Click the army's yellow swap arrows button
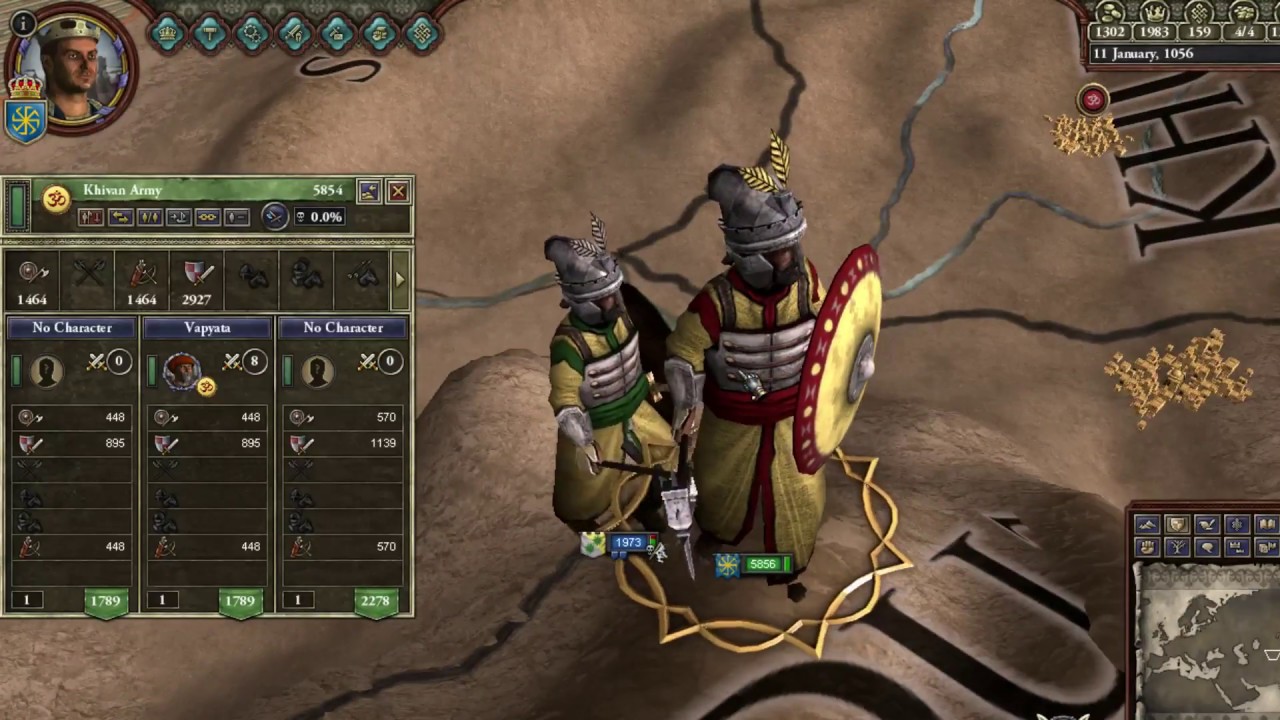 pyautogui.click(x=120, y=217)
